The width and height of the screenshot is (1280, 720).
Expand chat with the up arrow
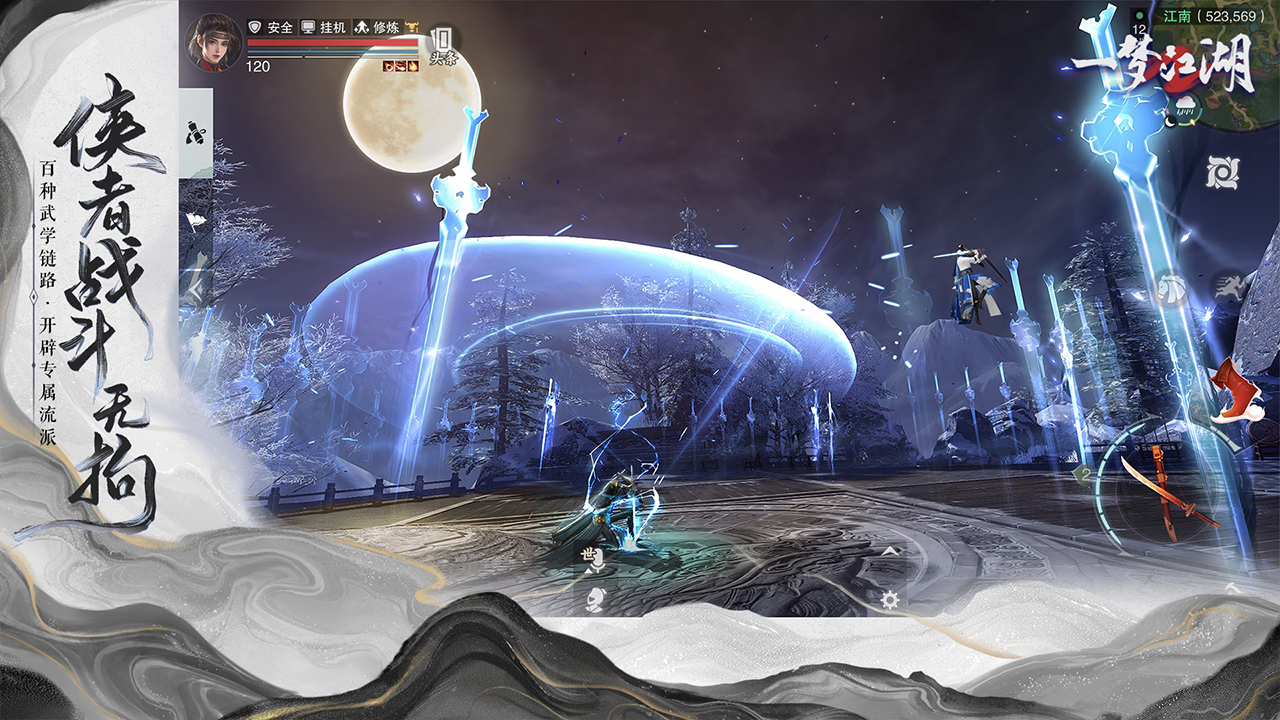[889, 551]
